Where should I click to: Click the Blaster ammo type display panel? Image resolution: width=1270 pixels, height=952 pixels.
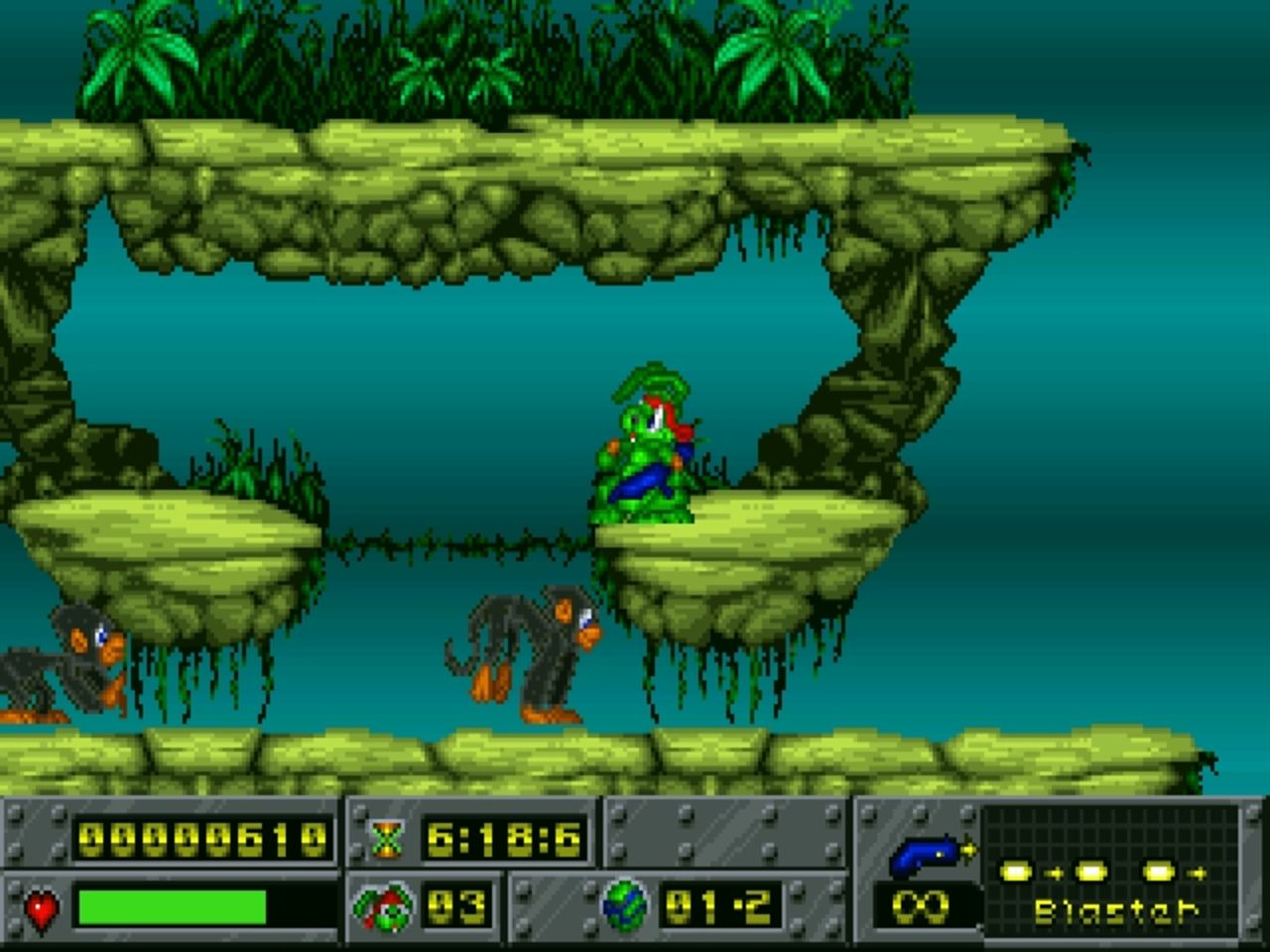tap(1111, 867)
